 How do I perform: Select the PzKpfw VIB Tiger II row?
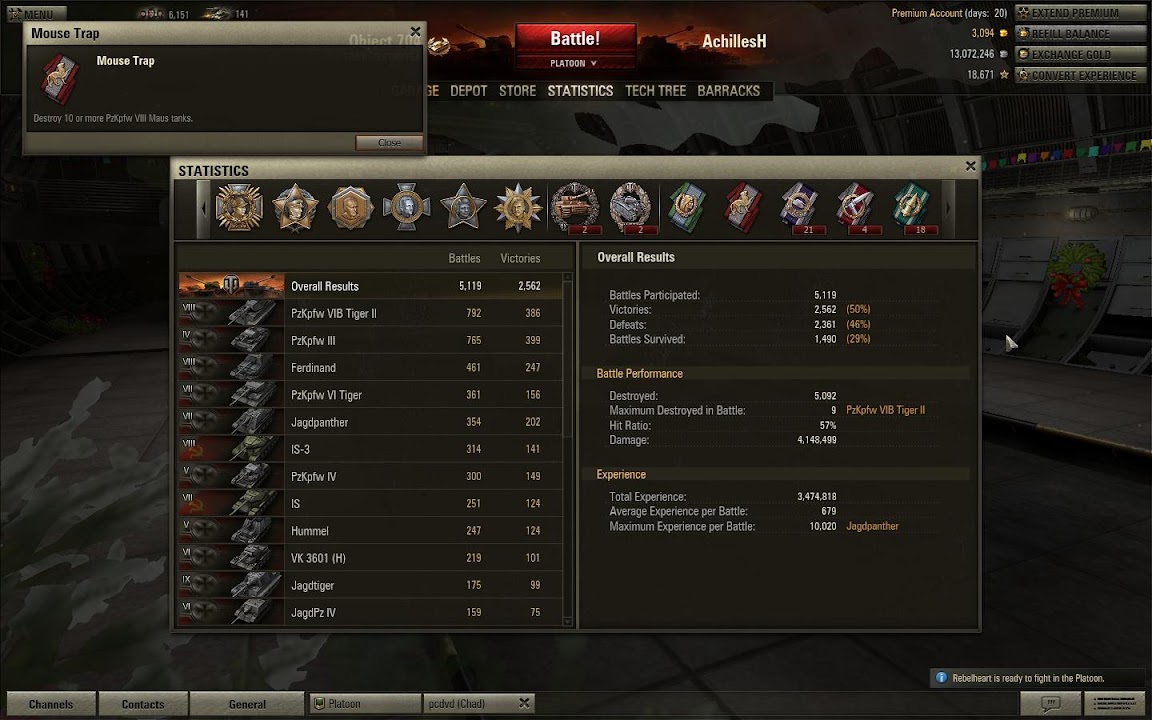[370, 314]
